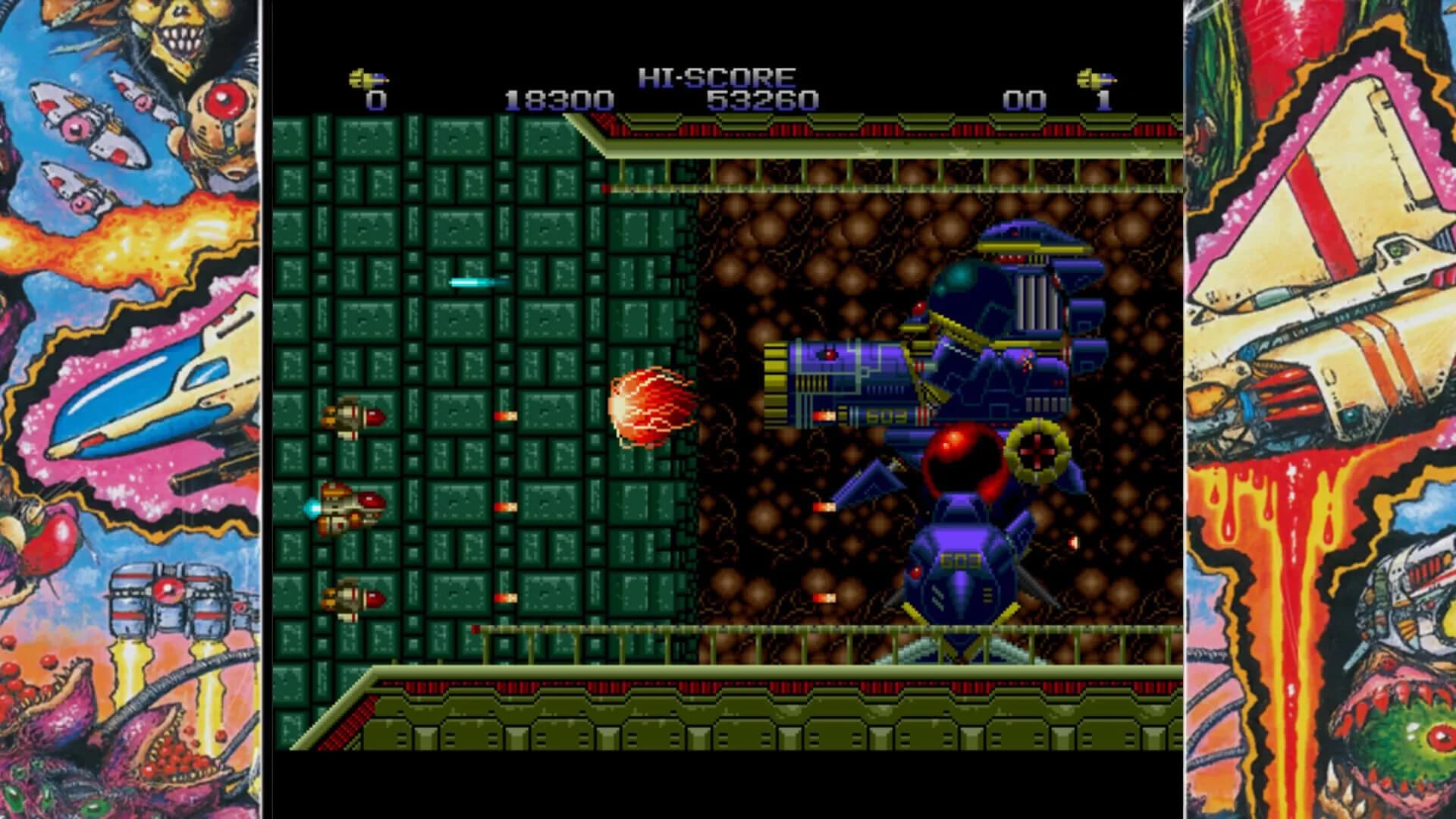The height and width of the screenshot is (819, 1456).
Task: Click the 00 counter near the right ship icon
Action: point(1025,99)
